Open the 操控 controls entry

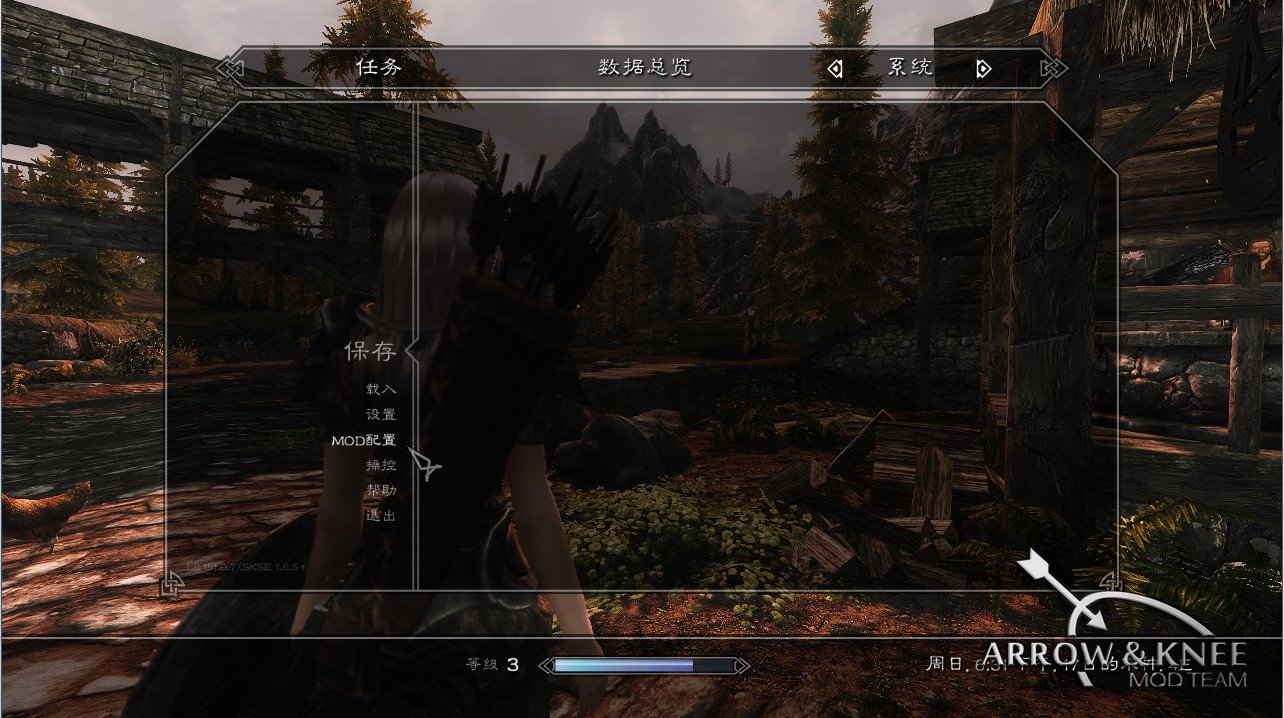[x=380, y=465]
